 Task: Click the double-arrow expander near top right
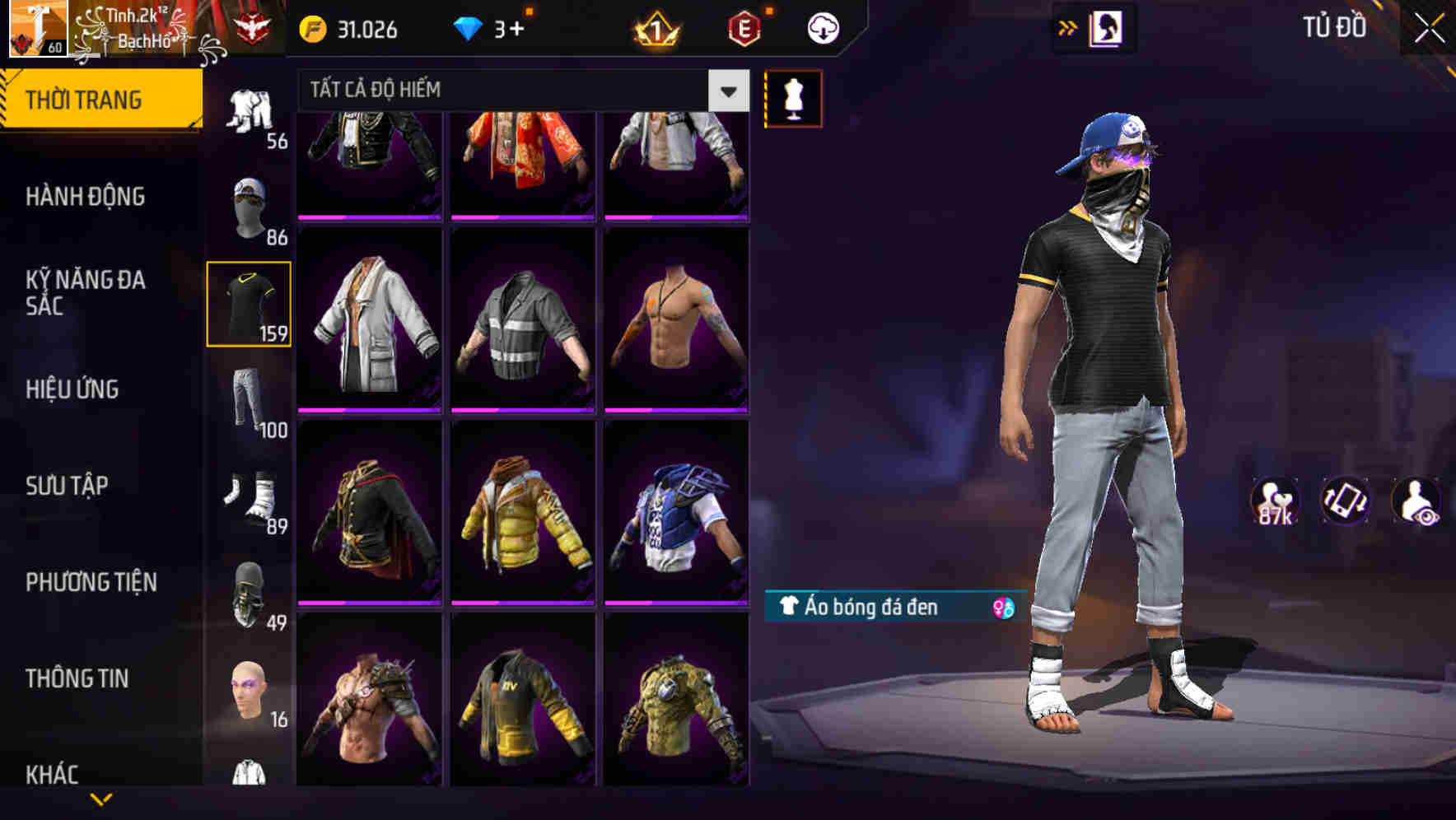(1067, 27)
